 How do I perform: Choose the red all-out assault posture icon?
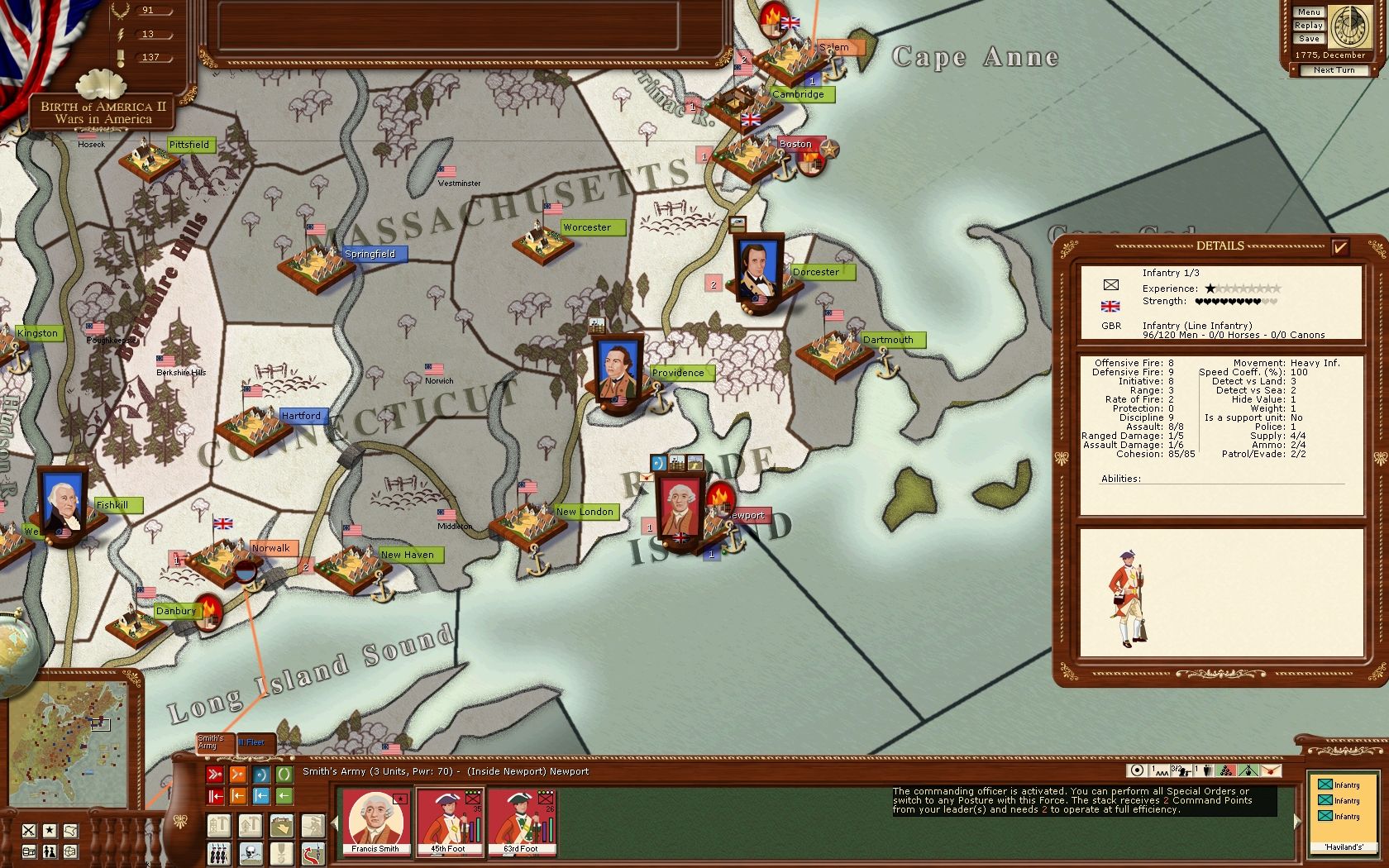(x=215, y=775)
